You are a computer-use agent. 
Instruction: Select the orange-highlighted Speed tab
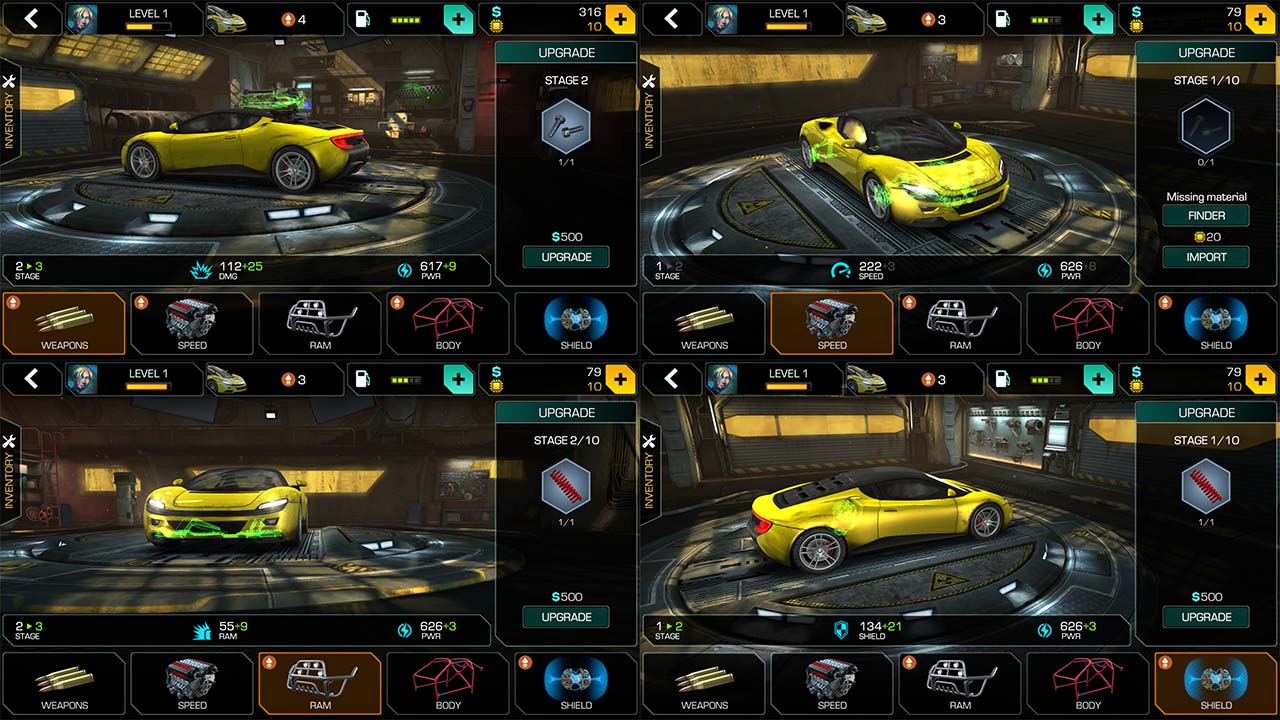coord(832,323)
